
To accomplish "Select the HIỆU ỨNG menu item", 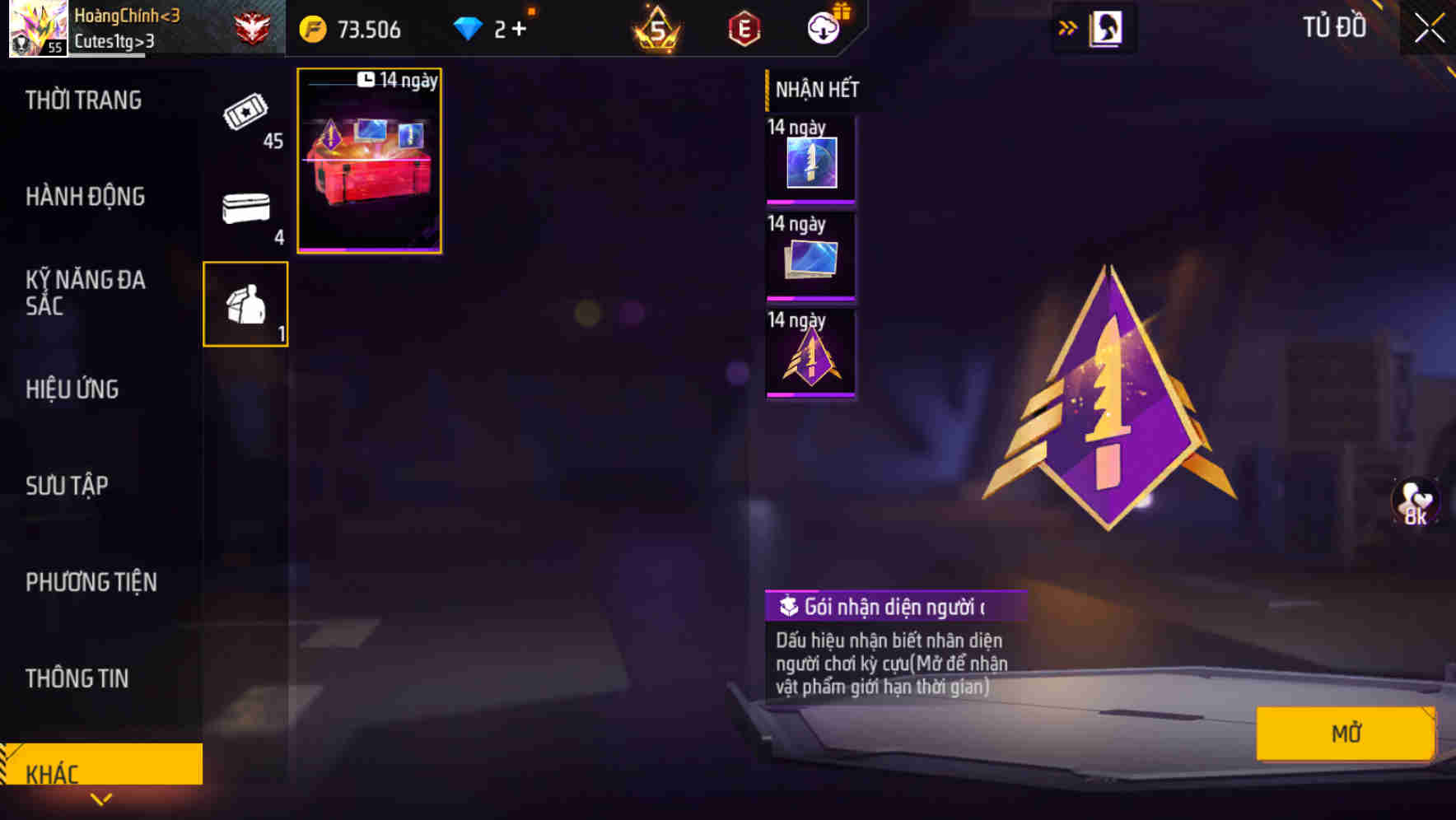I will click(72, 389).
